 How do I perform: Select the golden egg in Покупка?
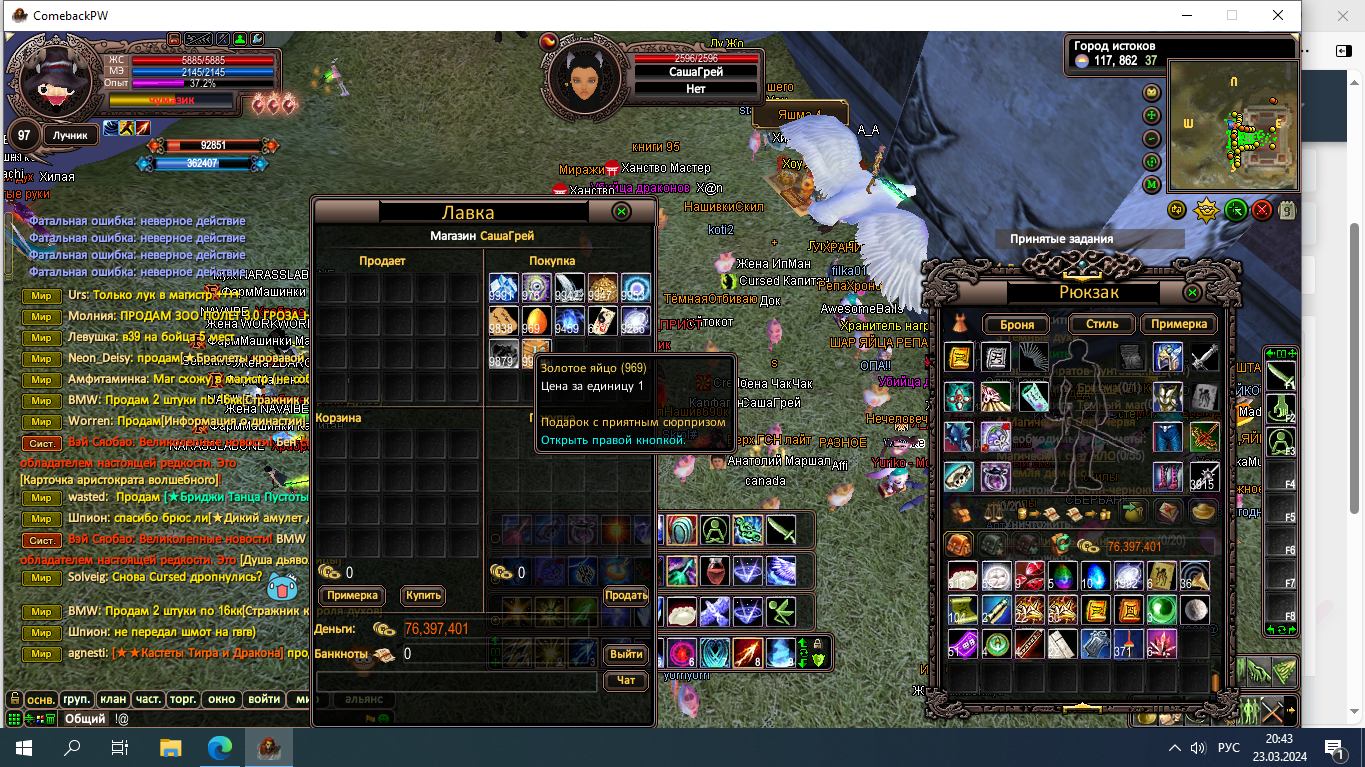536,321
